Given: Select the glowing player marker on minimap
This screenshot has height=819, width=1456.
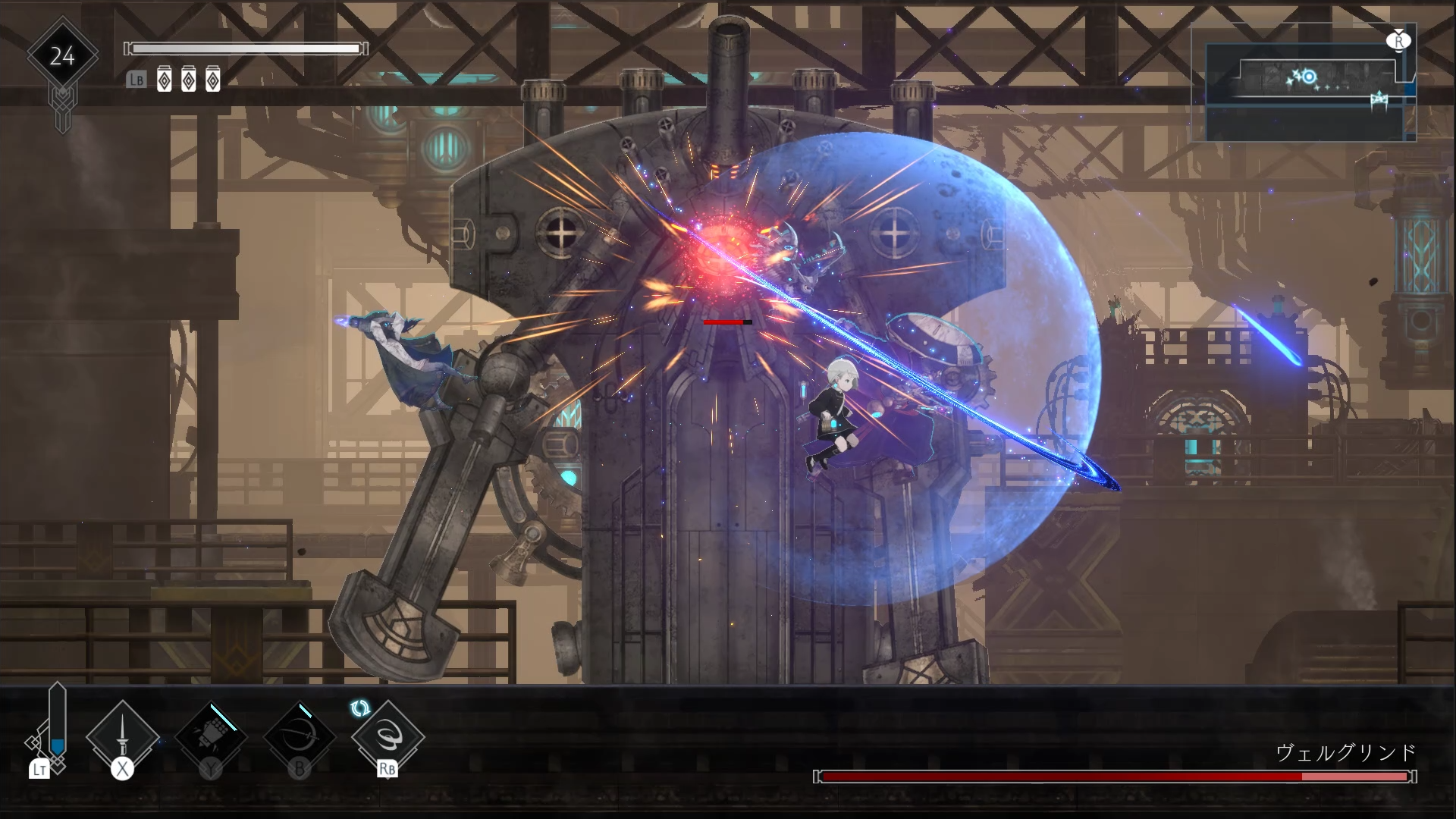Looking at the screenshot, I should pyautogui.click(x=1308, y=77).
